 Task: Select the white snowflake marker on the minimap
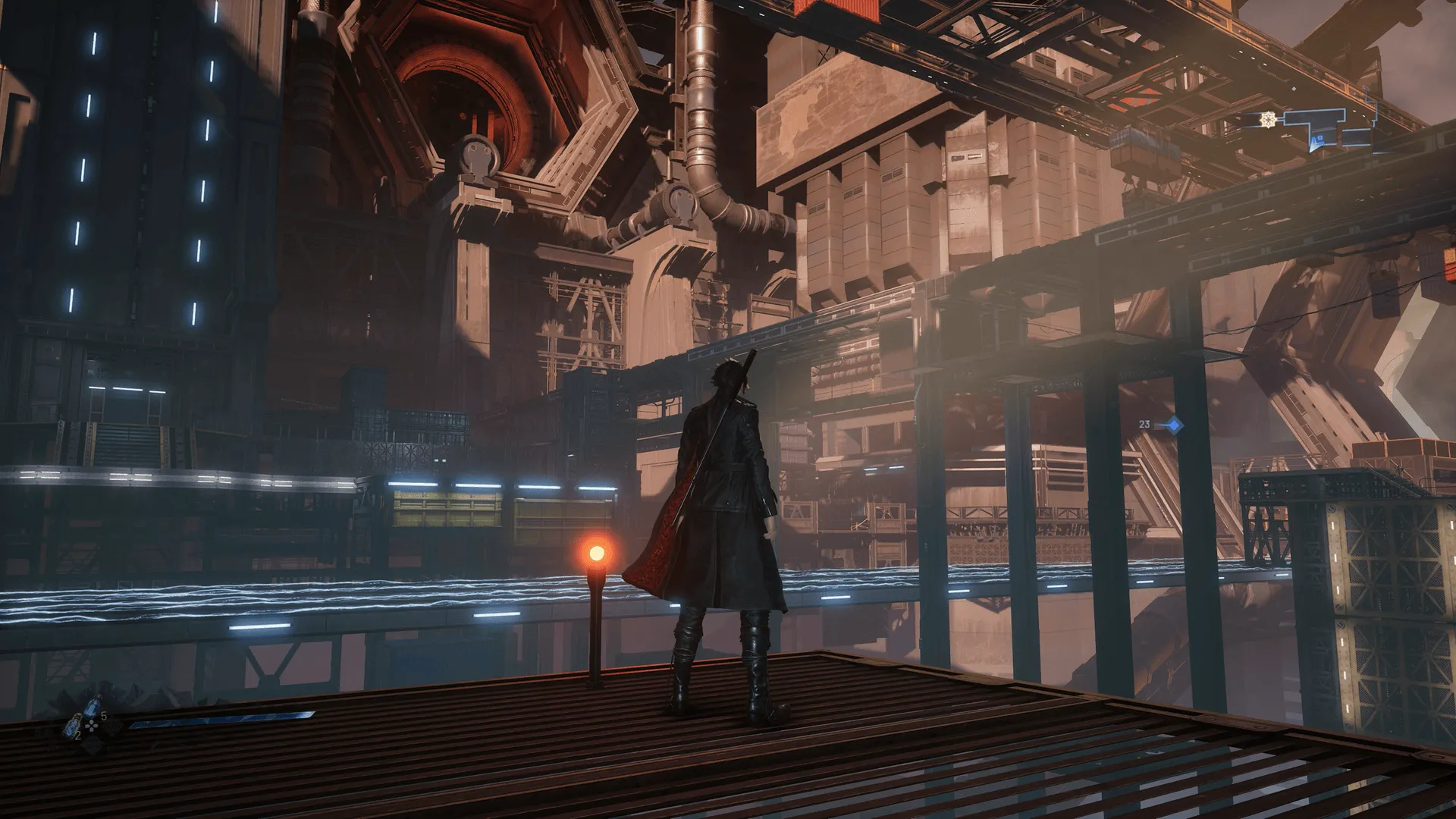click(1268, 119)
